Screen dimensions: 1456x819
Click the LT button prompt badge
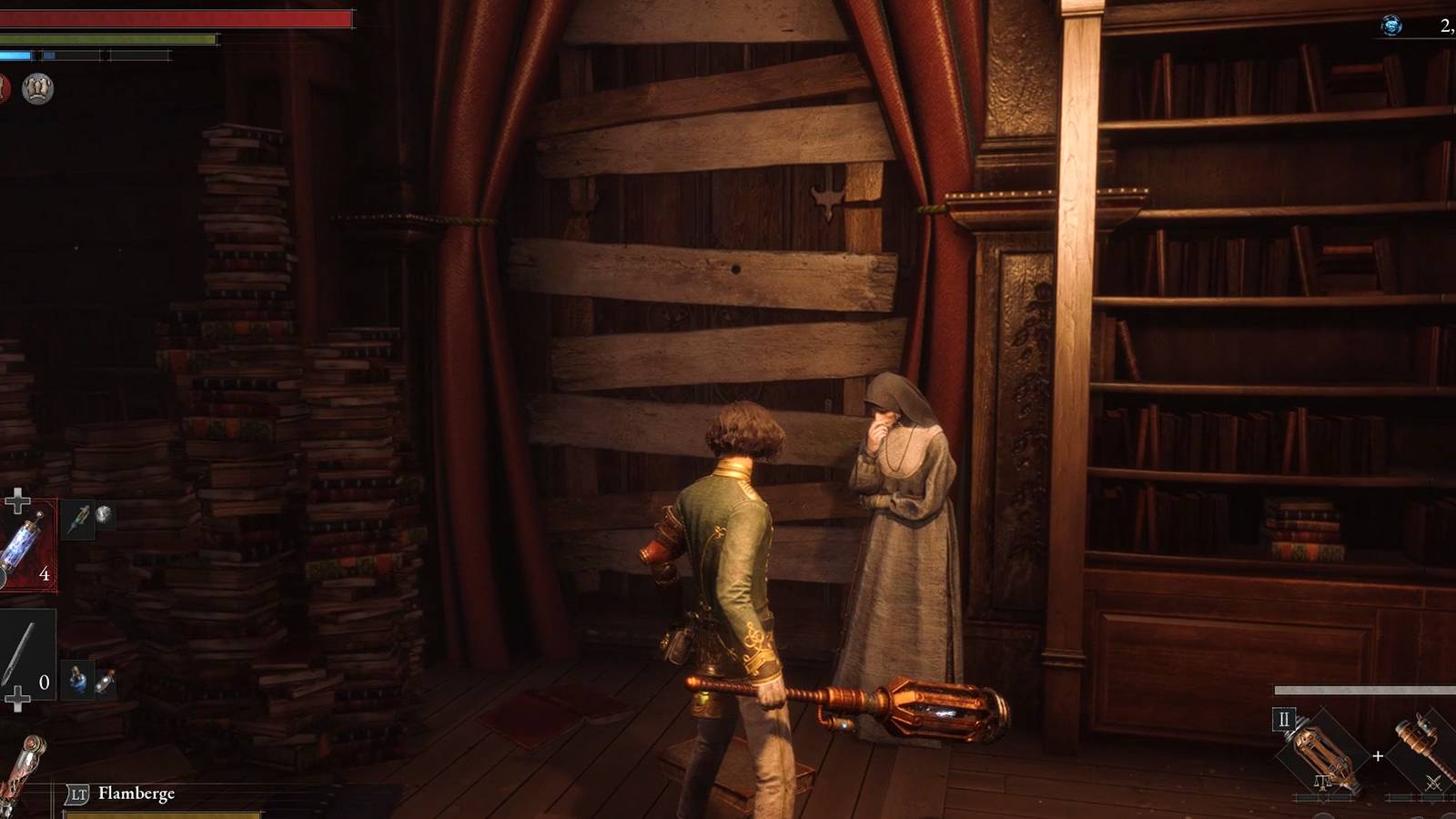click(x=77, y=794)
